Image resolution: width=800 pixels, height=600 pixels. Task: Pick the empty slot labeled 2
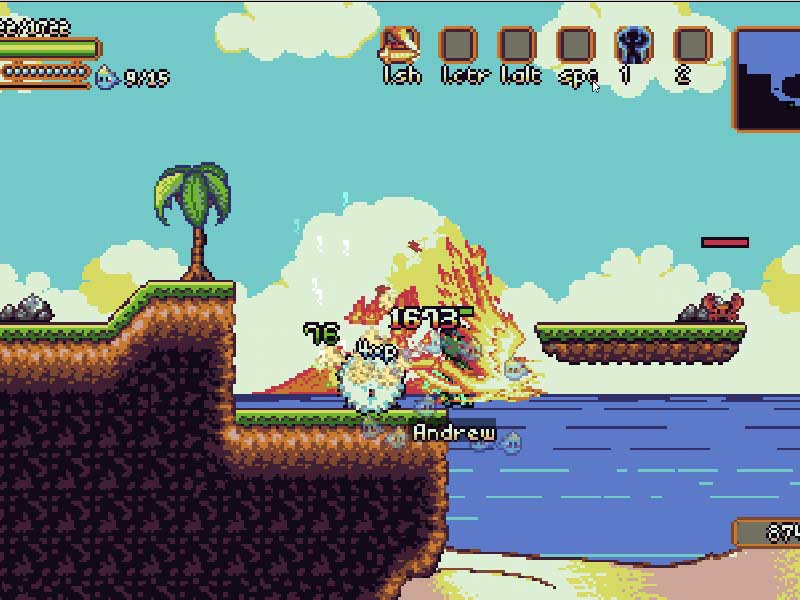(692, 45)
